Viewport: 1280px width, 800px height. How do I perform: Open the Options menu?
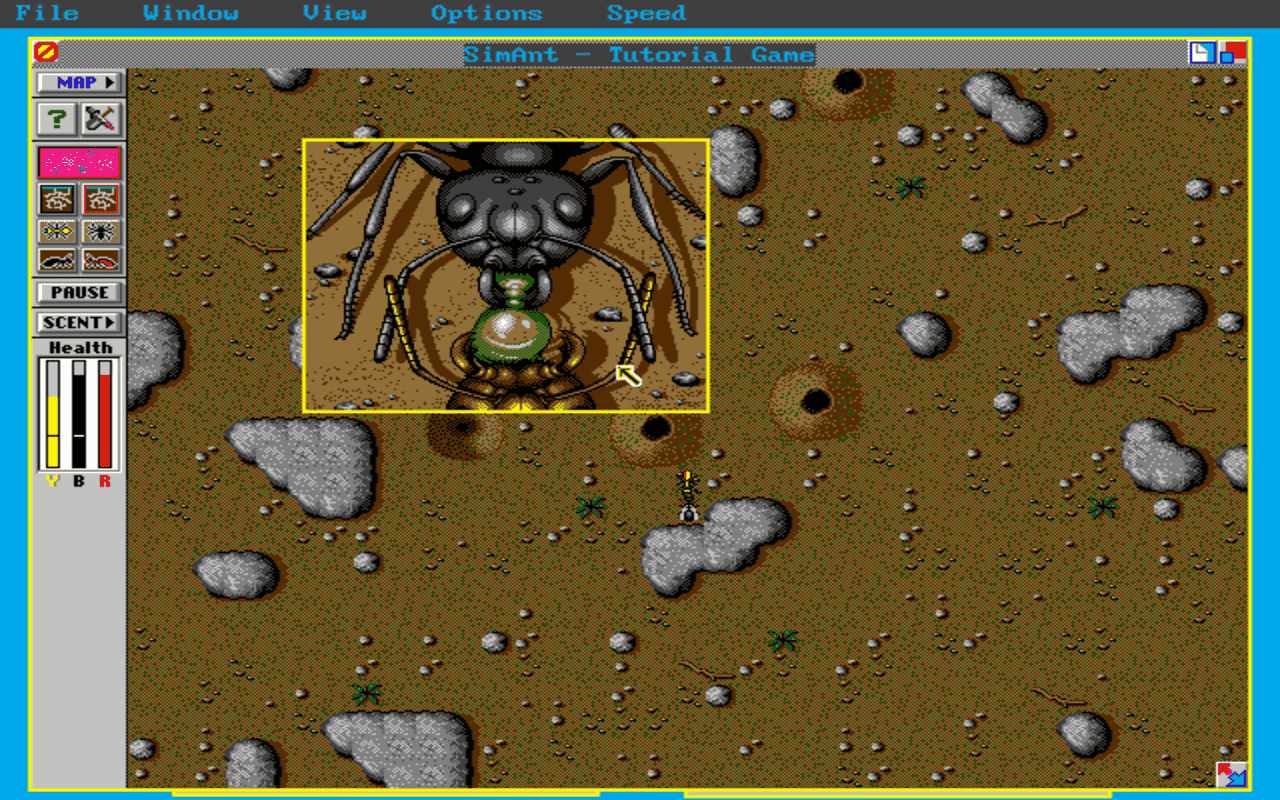pos(487,13)
